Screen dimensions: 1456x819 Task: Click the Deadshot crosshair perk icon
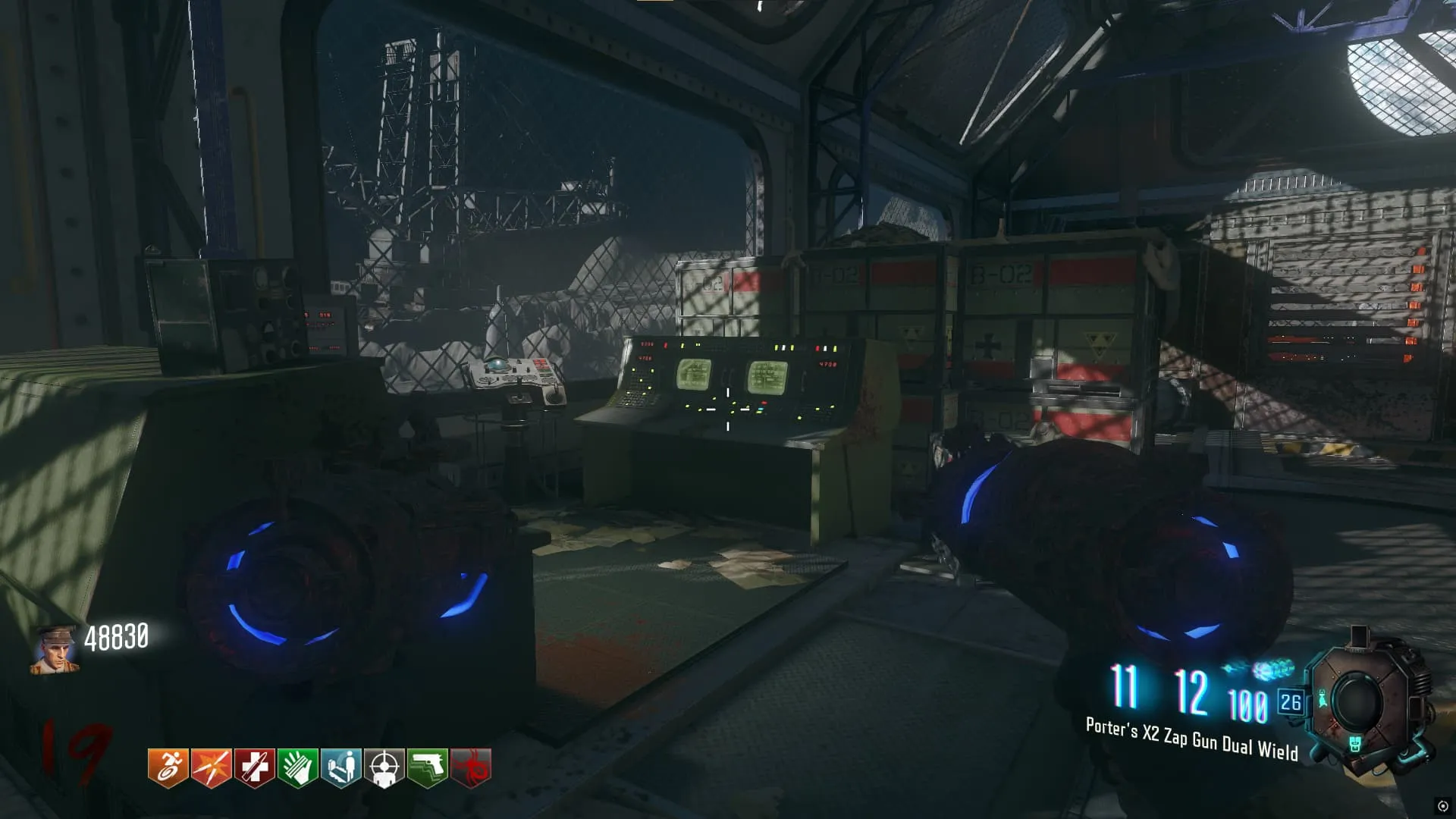click(x=384, y=767)
